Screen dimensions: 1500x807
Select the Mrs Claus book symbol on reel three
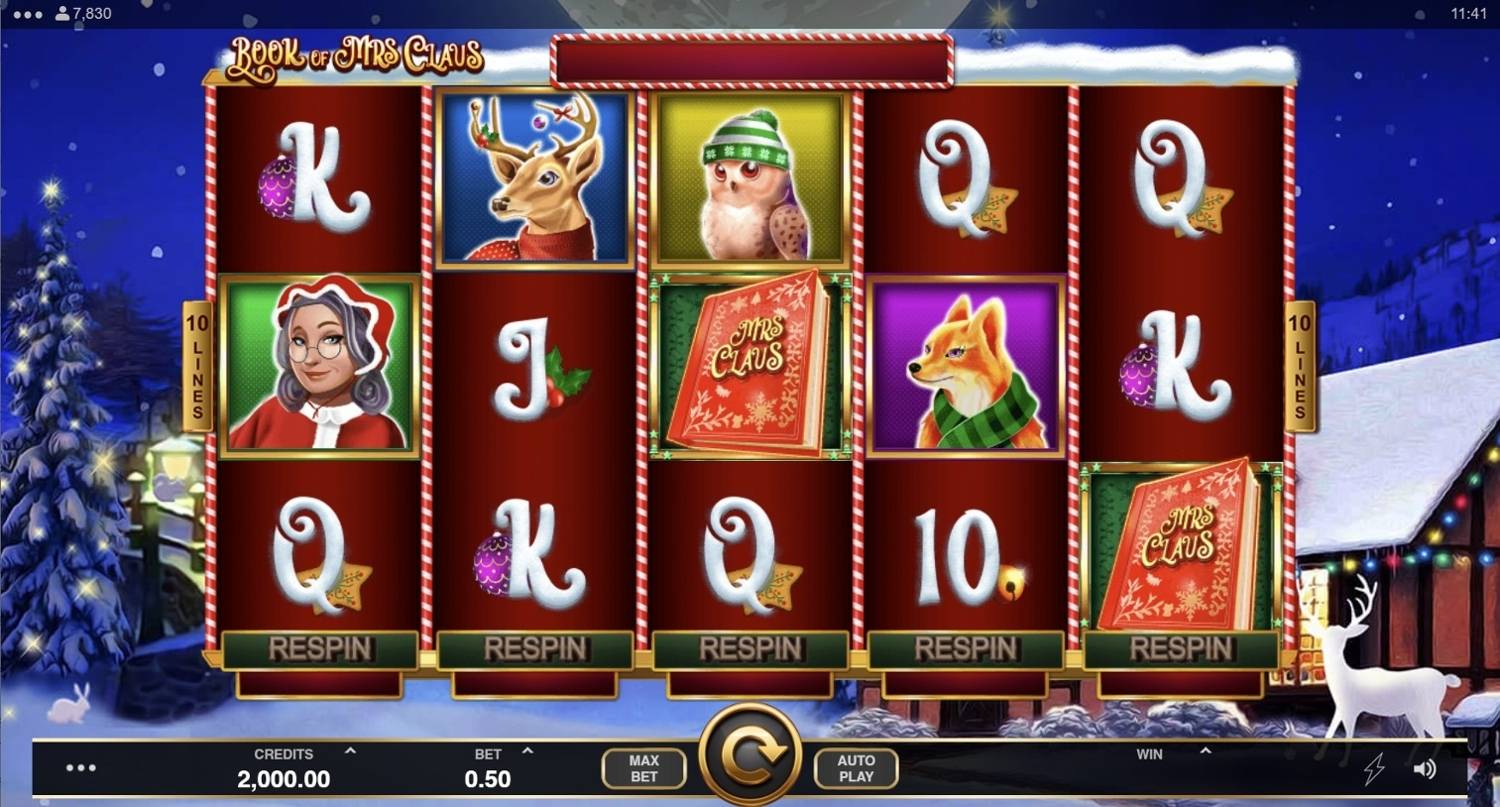(747, 364)
